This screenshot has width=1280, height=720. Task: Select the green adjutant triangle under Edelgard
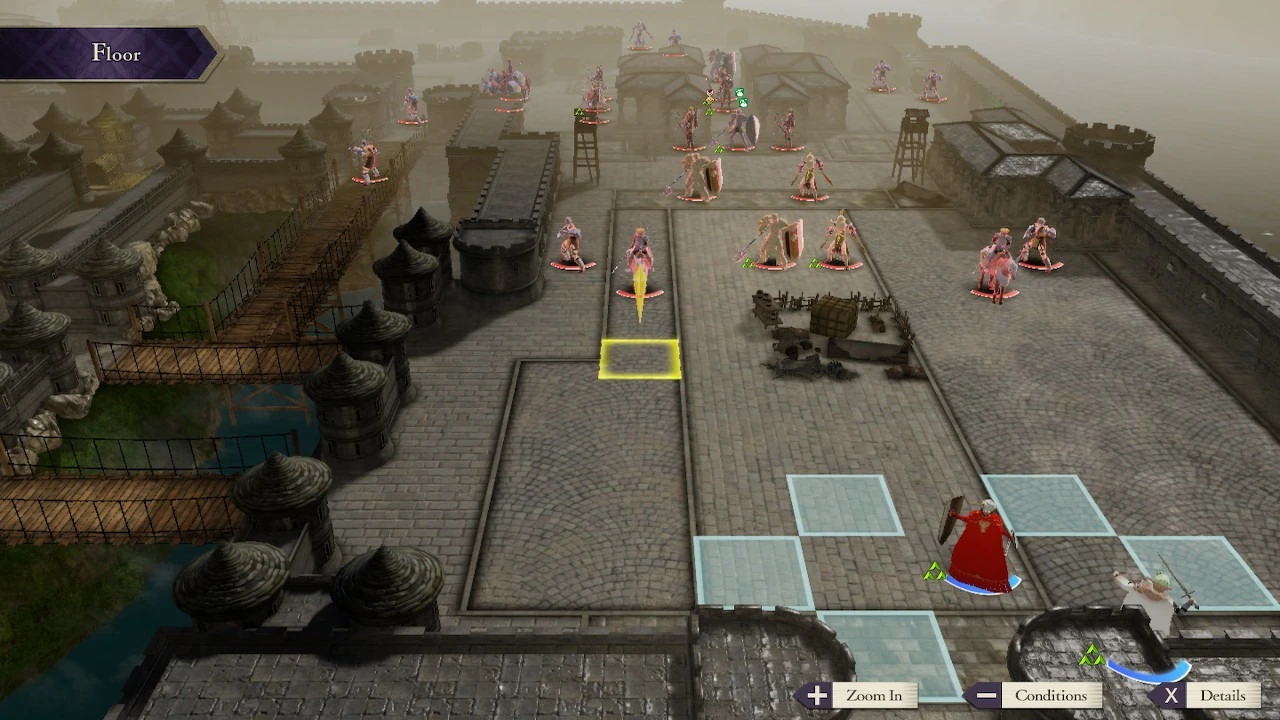pos(934,572)
